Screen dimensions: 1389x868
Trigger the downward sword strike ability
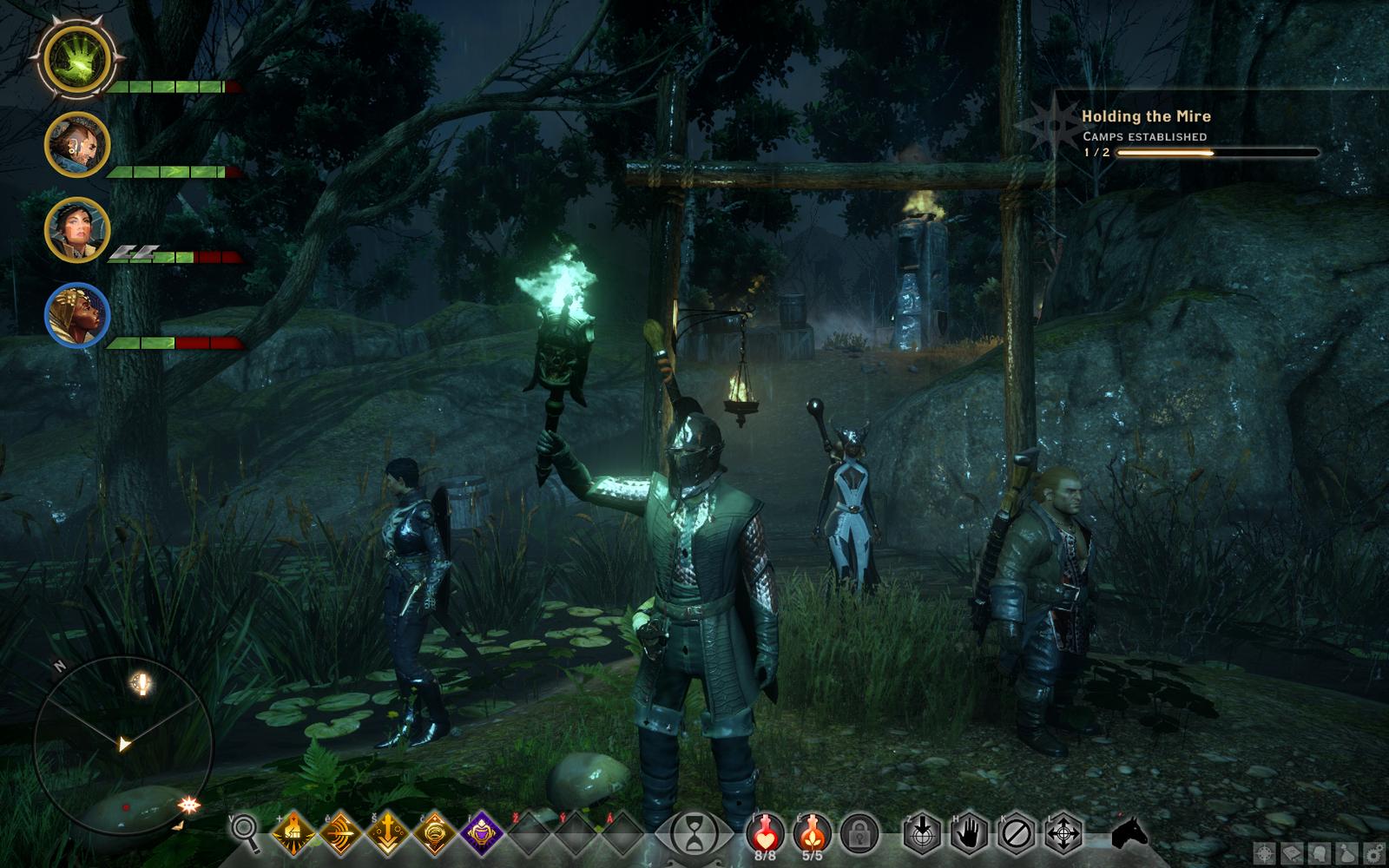point(387,833)
